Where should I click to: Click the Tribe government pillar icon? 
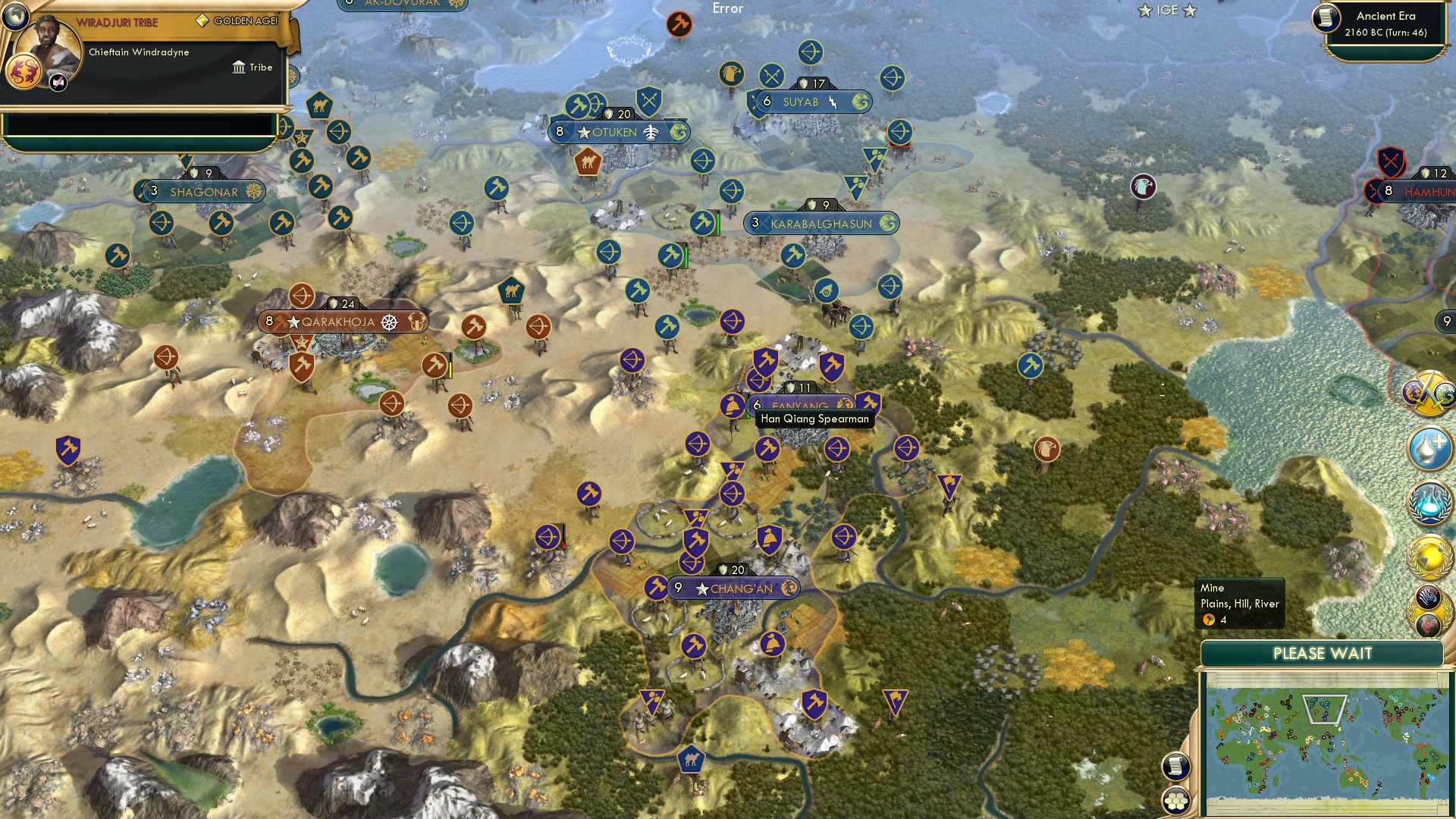pos(240,67)
